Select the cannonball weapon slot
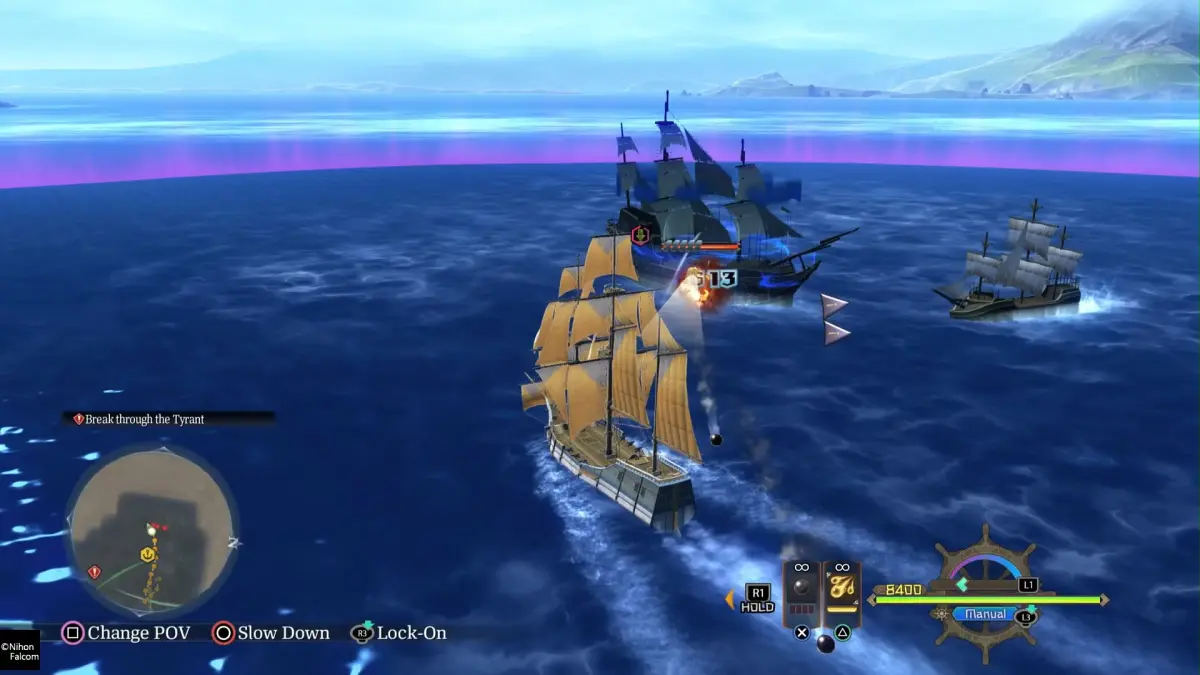This screenshot has height=675, width=1200. [x=801, y=592]
